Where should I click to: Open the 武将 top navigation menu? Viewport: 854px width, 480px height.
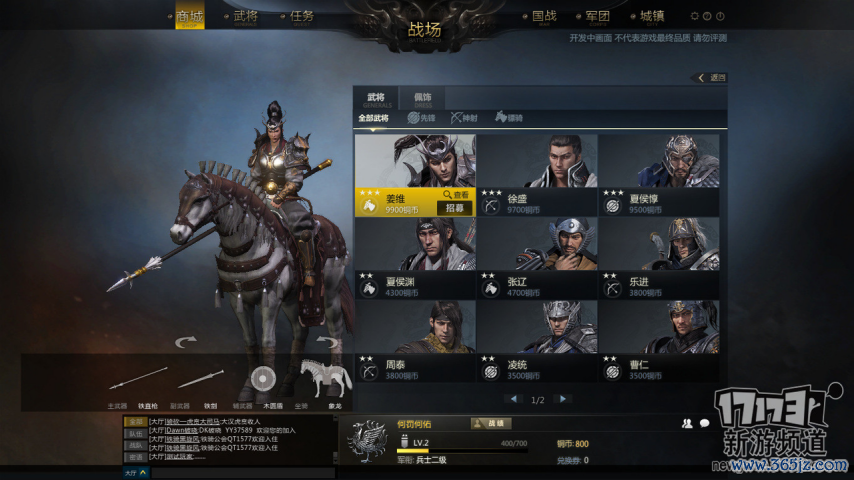[x=245, y=17]
